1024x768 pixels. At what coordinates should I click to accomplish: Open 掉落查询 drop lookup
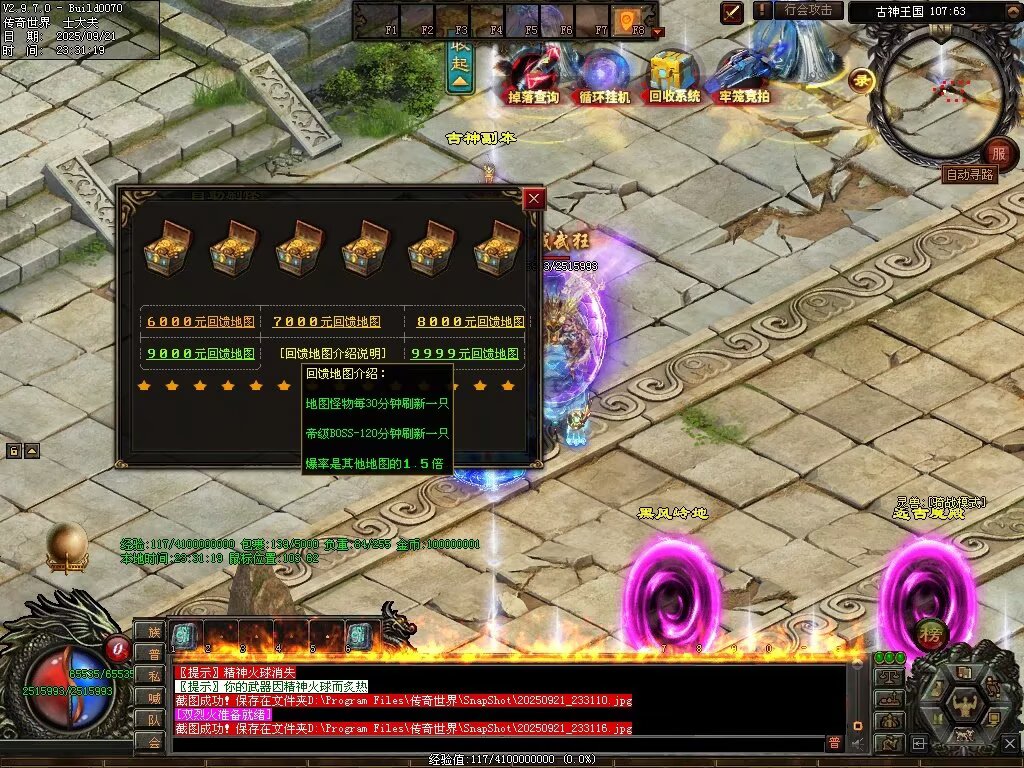tap(533, 78)
